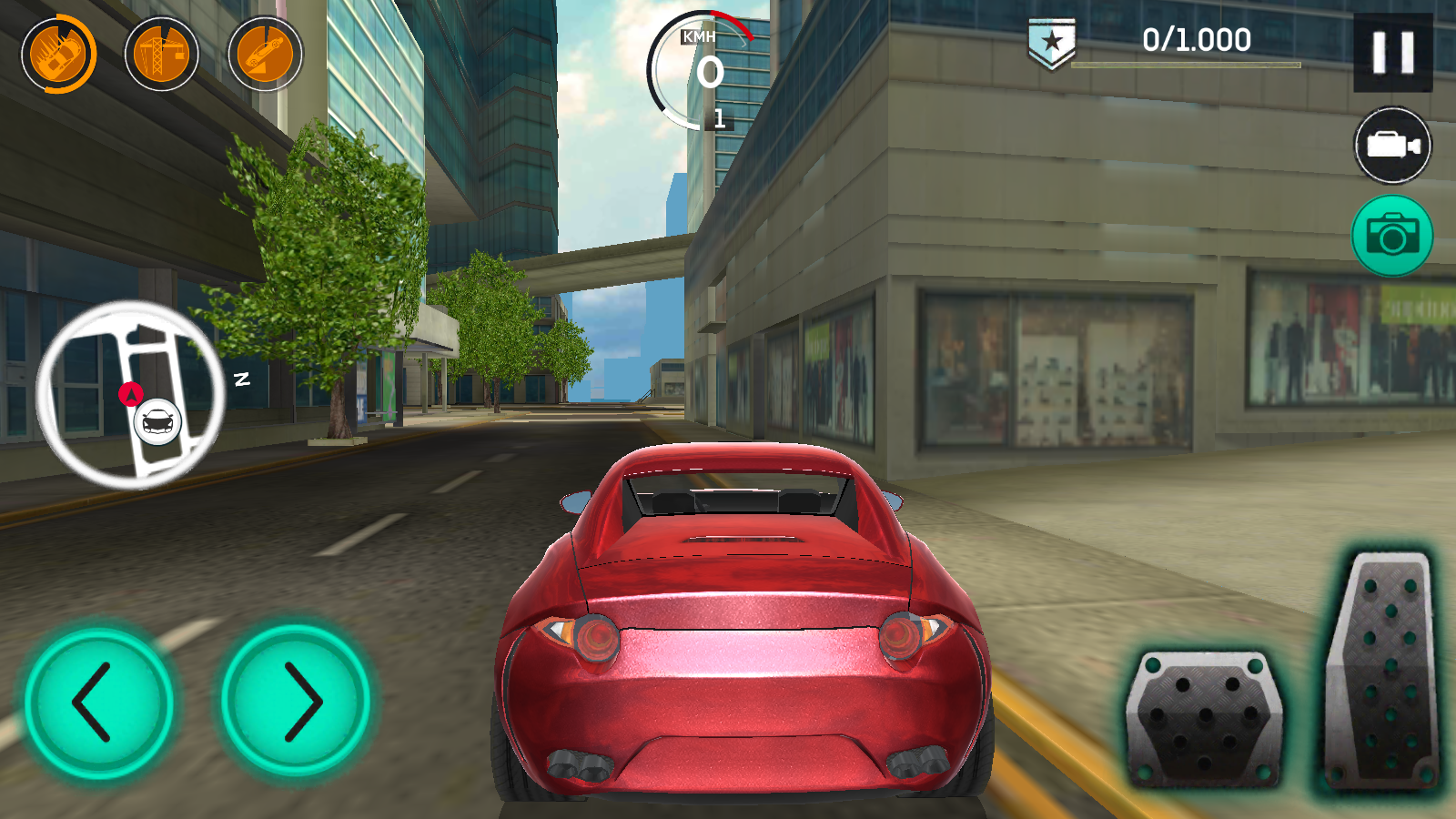1456x819 pixels.
Task: Pause the game
Action: [x=1392, y=53]
